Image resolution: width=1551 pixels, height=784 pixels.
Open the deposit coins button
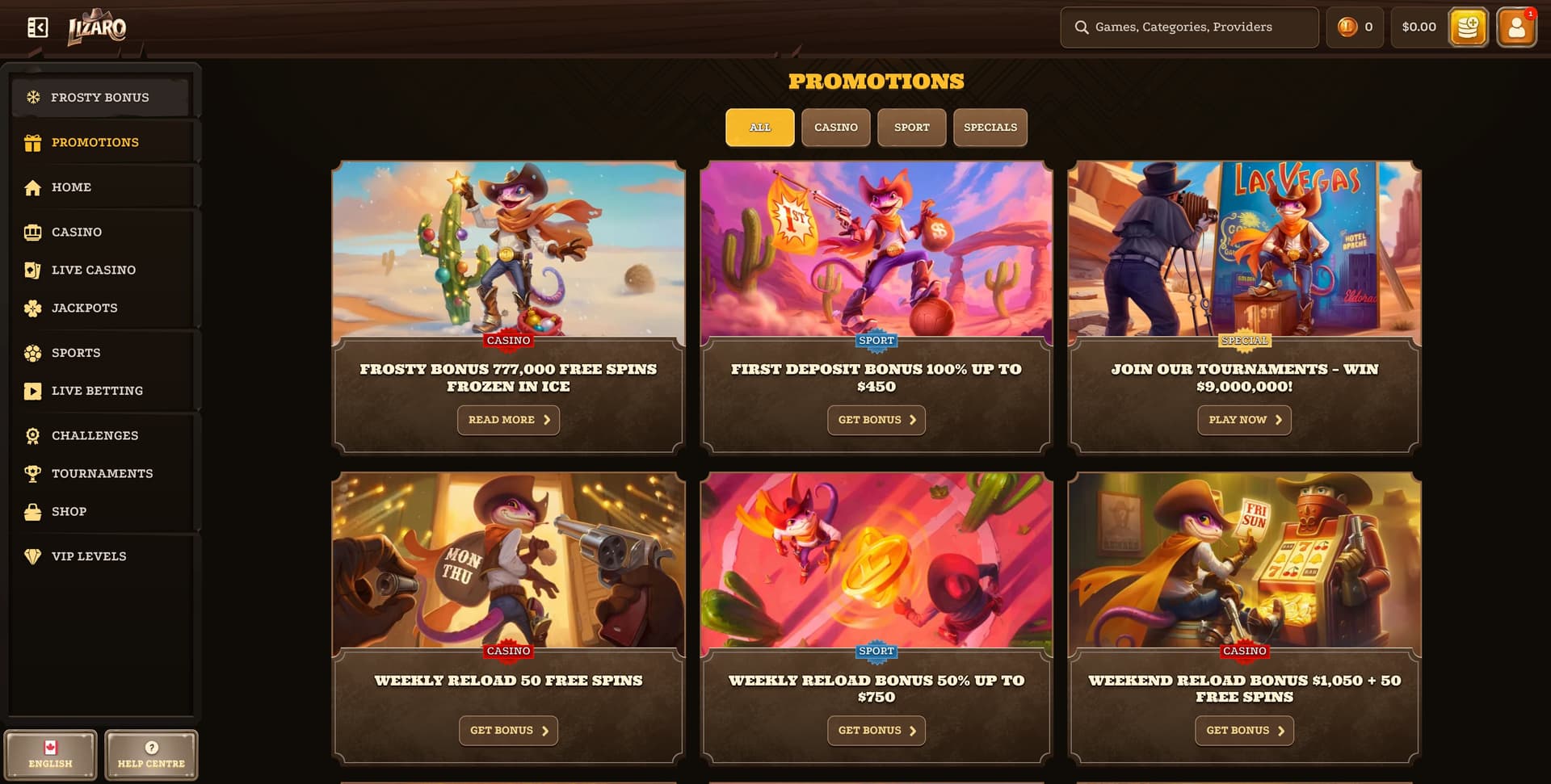click(1468, 27)
